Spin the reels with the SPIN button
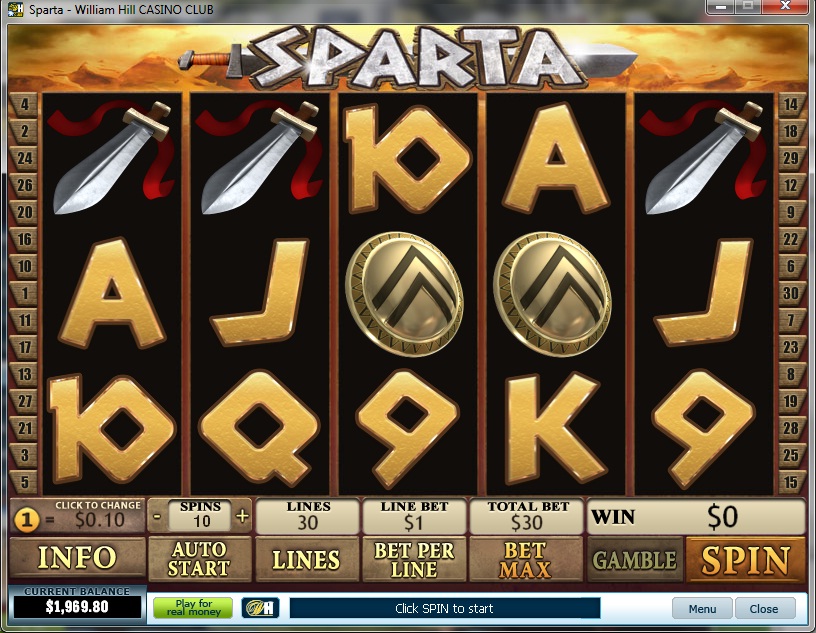Image resolution: width=816 pixels, height=633 pixels. [745, 560]
